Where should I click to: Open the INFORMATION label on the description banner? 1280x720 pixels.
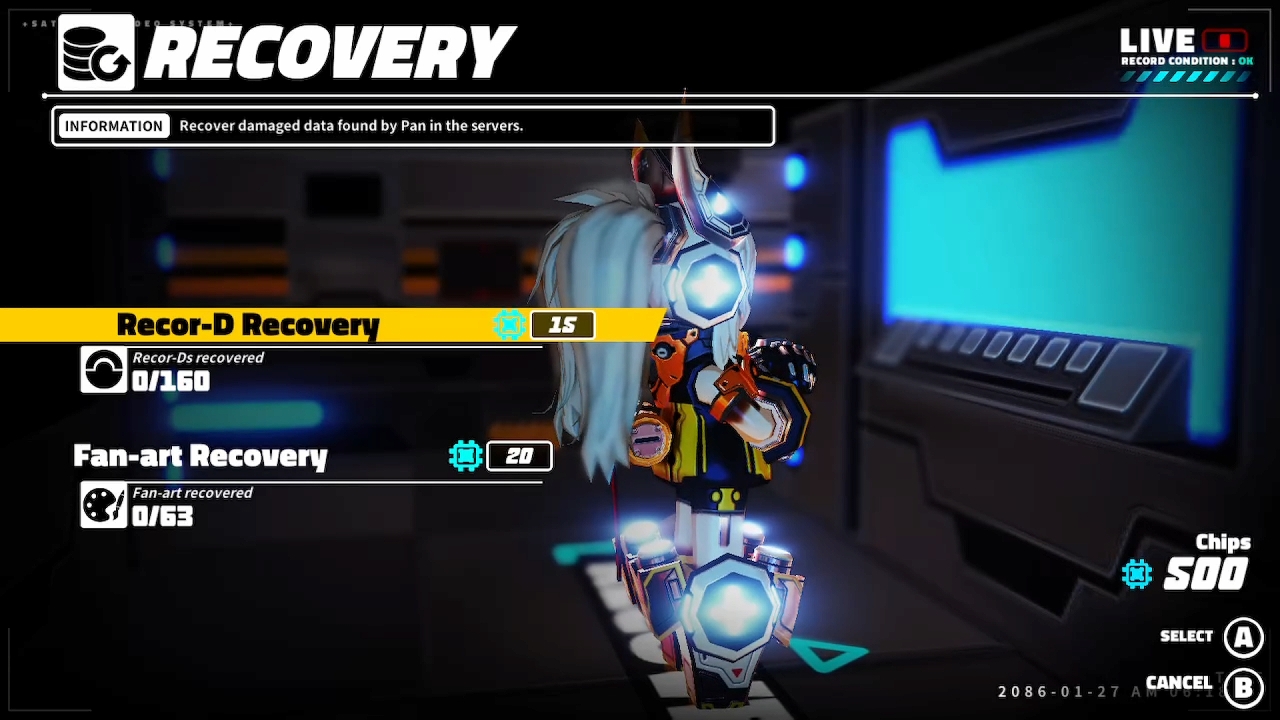(113, 125)
